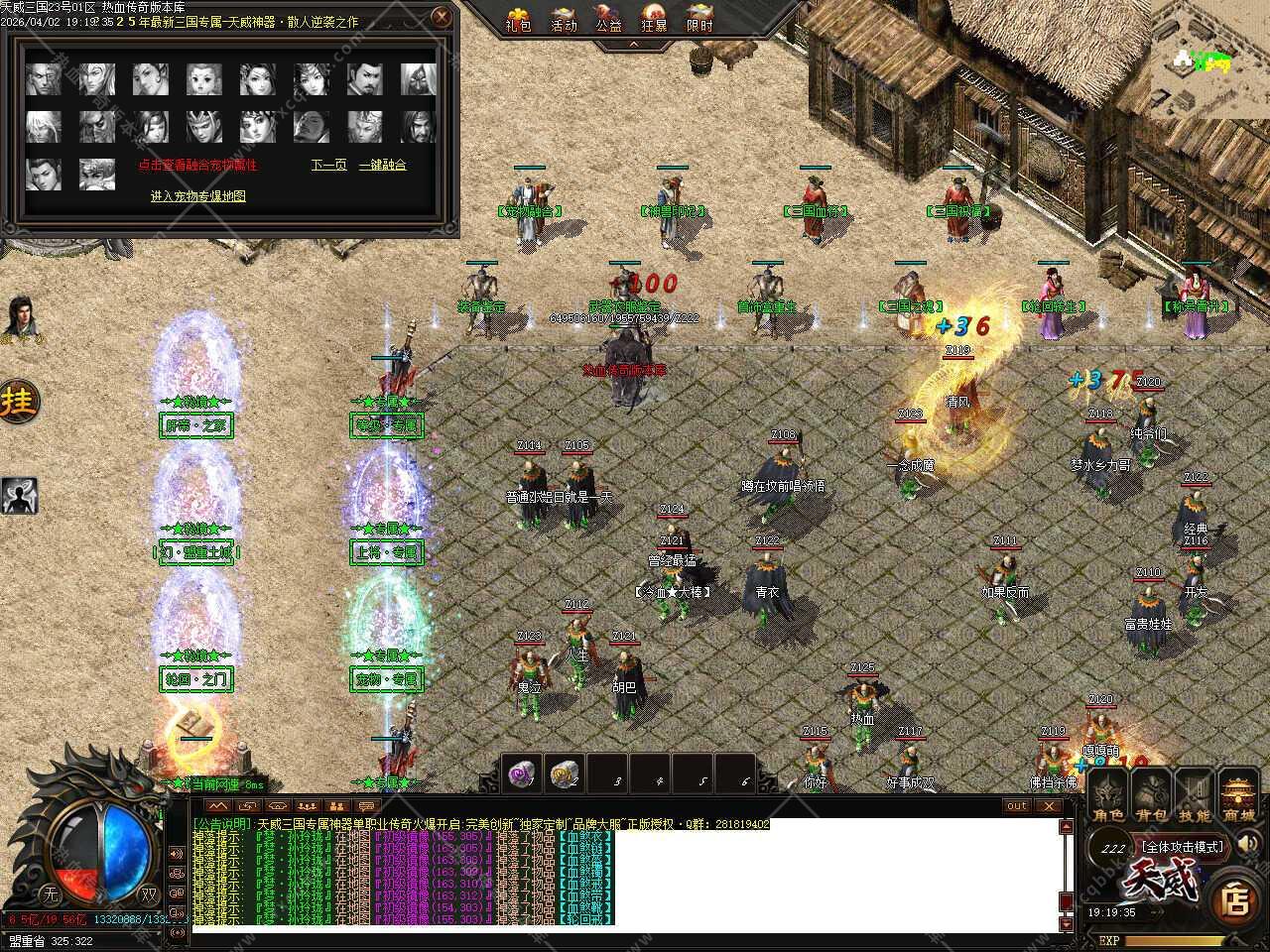Open the 技能 skills panel
The width and height of the screenshot is (1270, 952).
click(x=1195, y=797)
